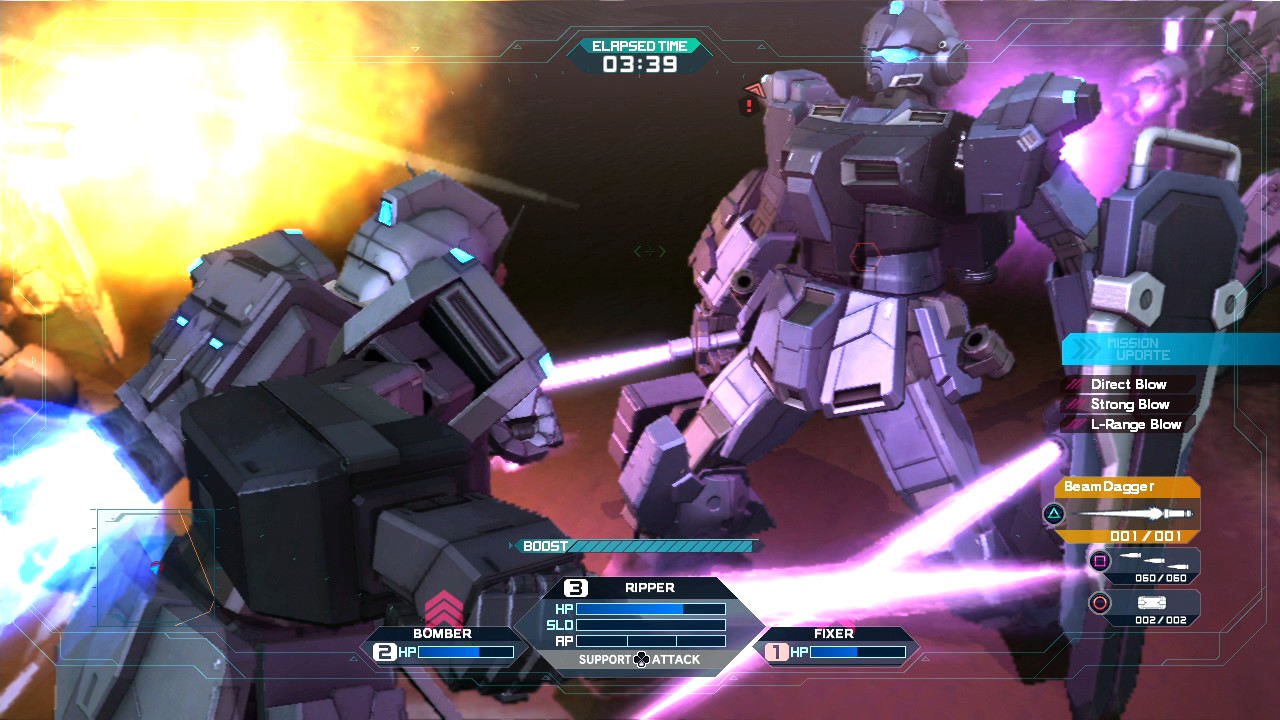The width and height of the screenshot is (1280, 720).
Task: Pick the L-Range Blow entry
Action: pos(1135,424)
